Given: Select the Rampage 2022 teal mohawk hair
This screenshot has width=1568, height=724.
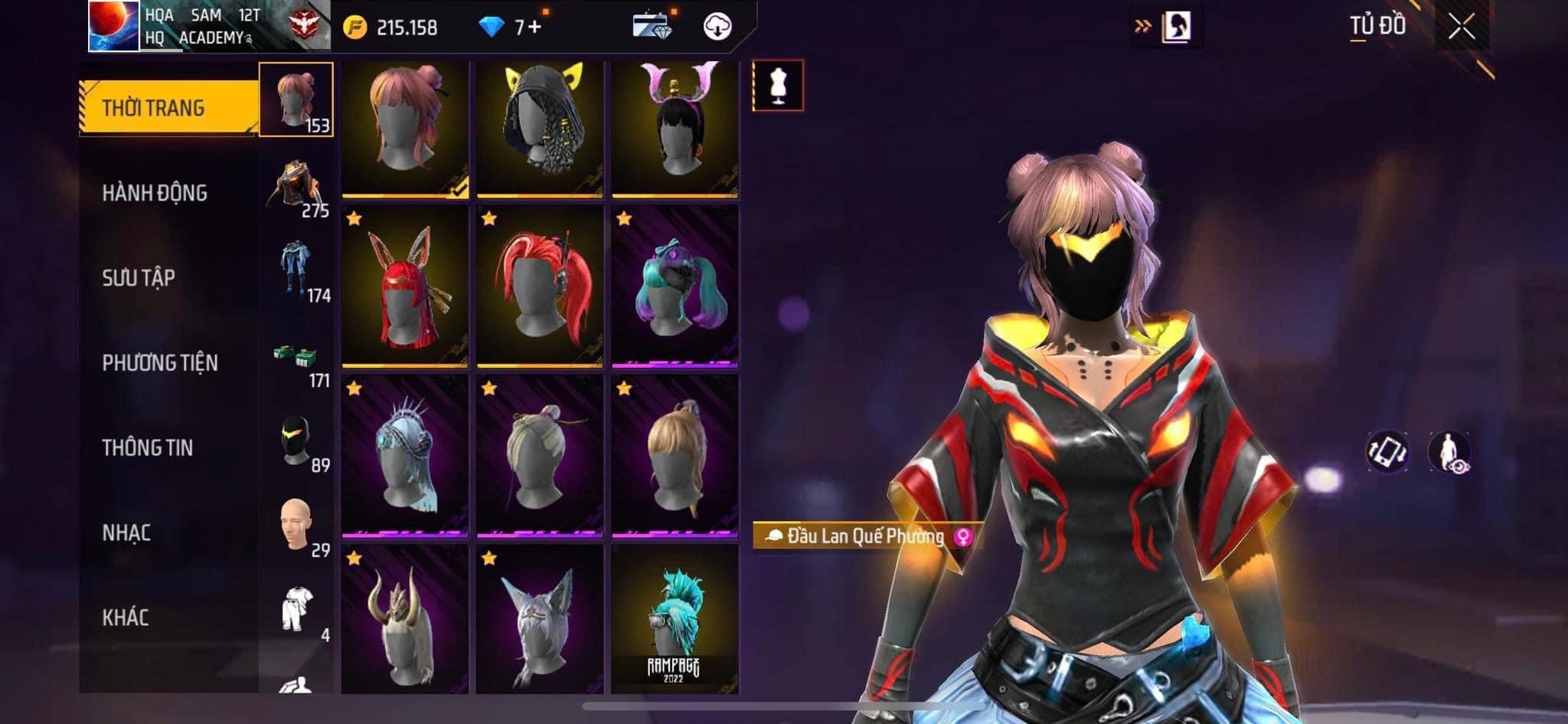Looking at the screenshot, I should 675,619.
